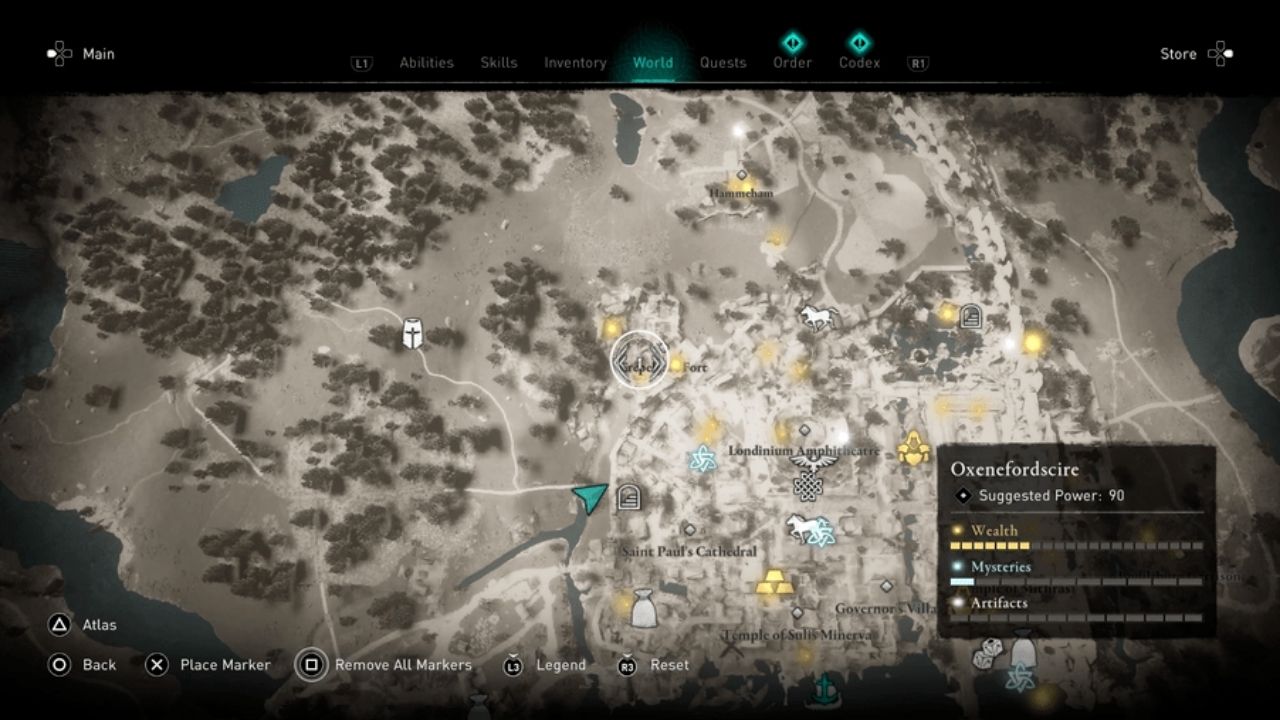Viewport: 1280px width, 720px height.
Task: Click the gate document icon near Saint Paul's Cathedral
Action: [629, 495]
